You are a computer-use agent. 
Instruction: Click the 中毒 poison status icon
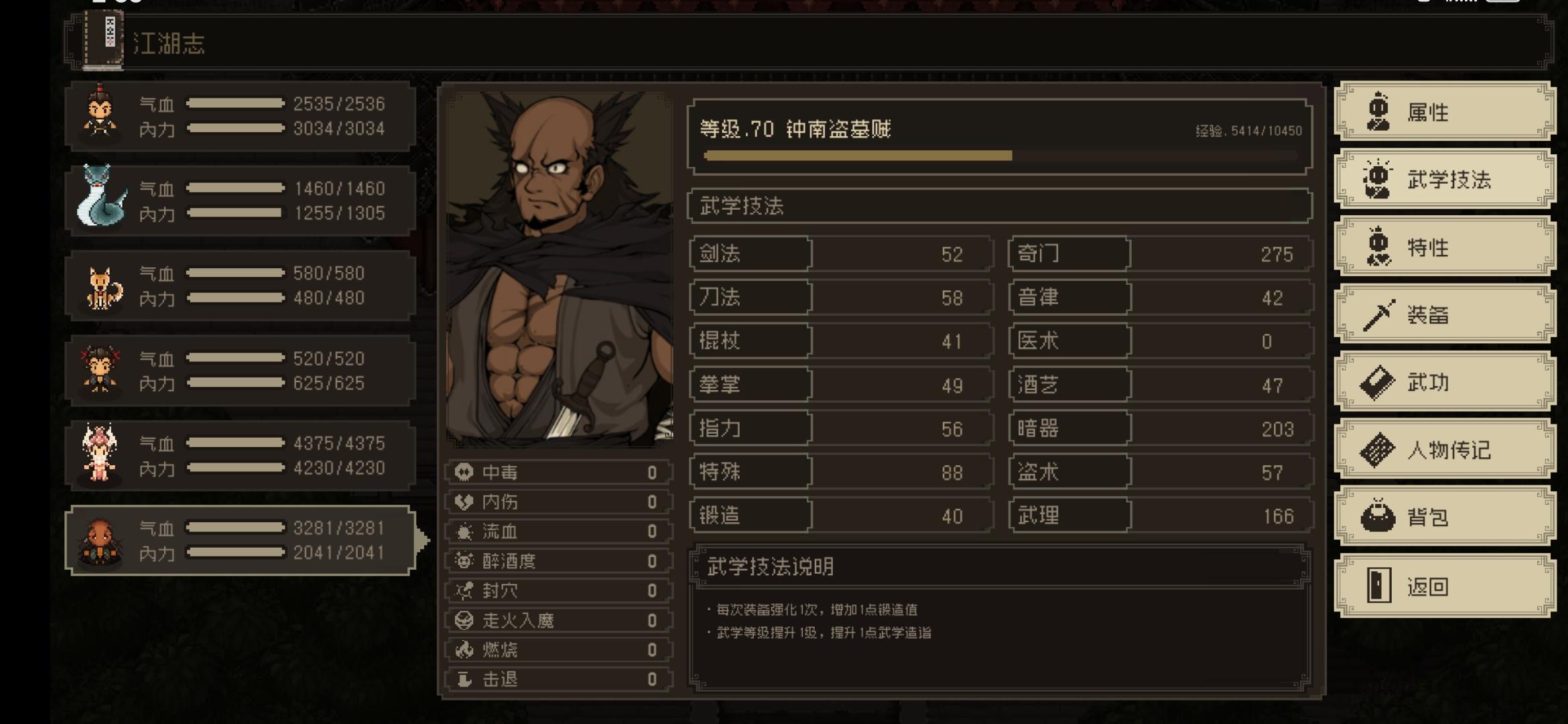(463, 471)
